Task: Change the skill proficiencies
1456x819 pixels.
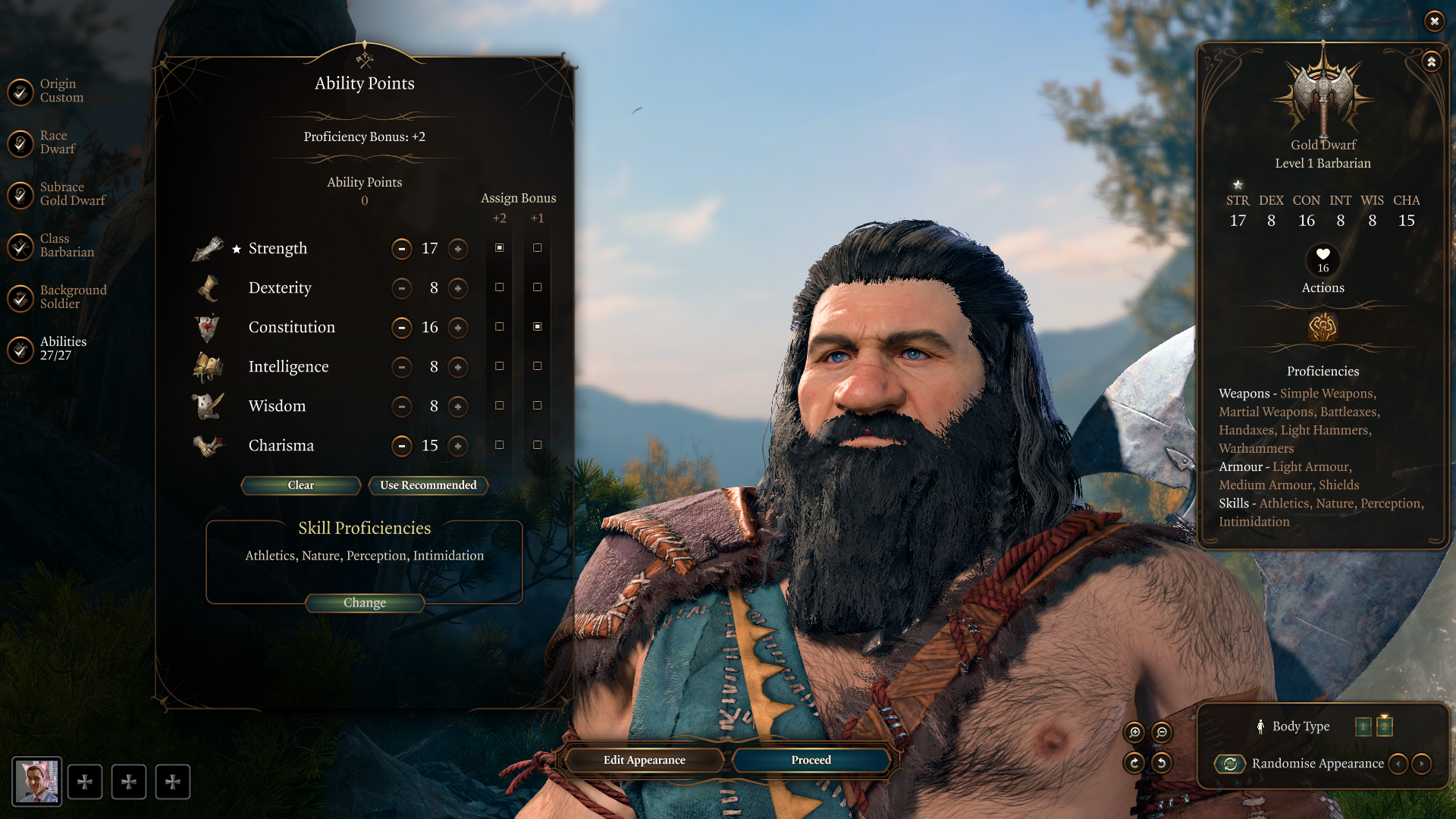Action: point(365,603)
